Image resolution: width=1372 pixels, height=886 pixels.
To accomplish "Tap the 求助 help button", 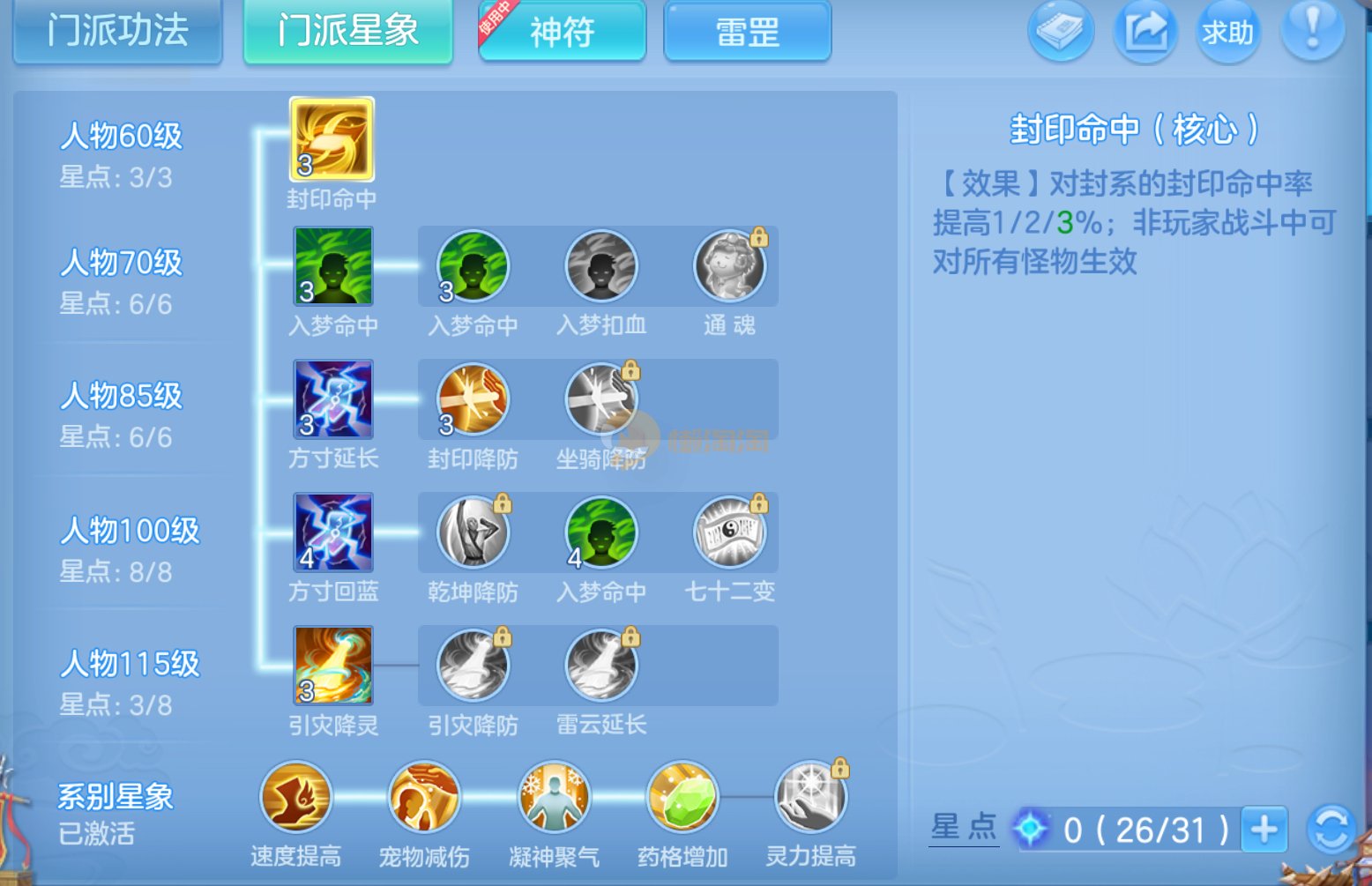I will pos(1227,32).
